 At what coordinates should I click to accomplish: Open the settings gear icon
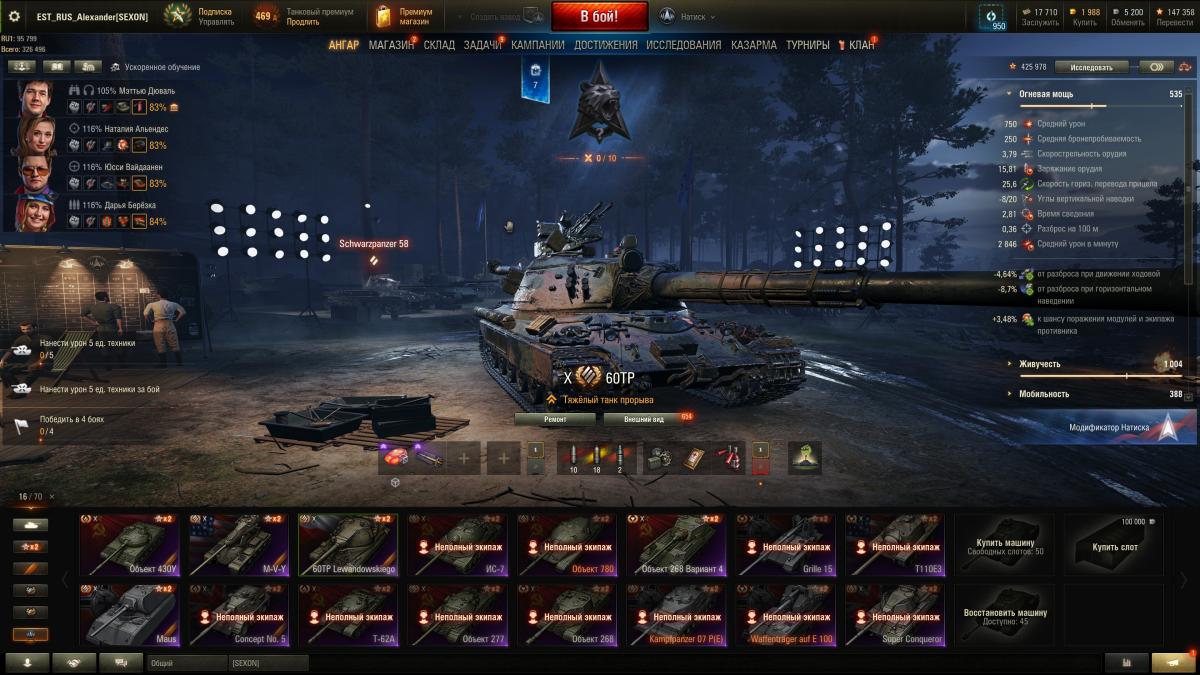(x=14, y=16)
